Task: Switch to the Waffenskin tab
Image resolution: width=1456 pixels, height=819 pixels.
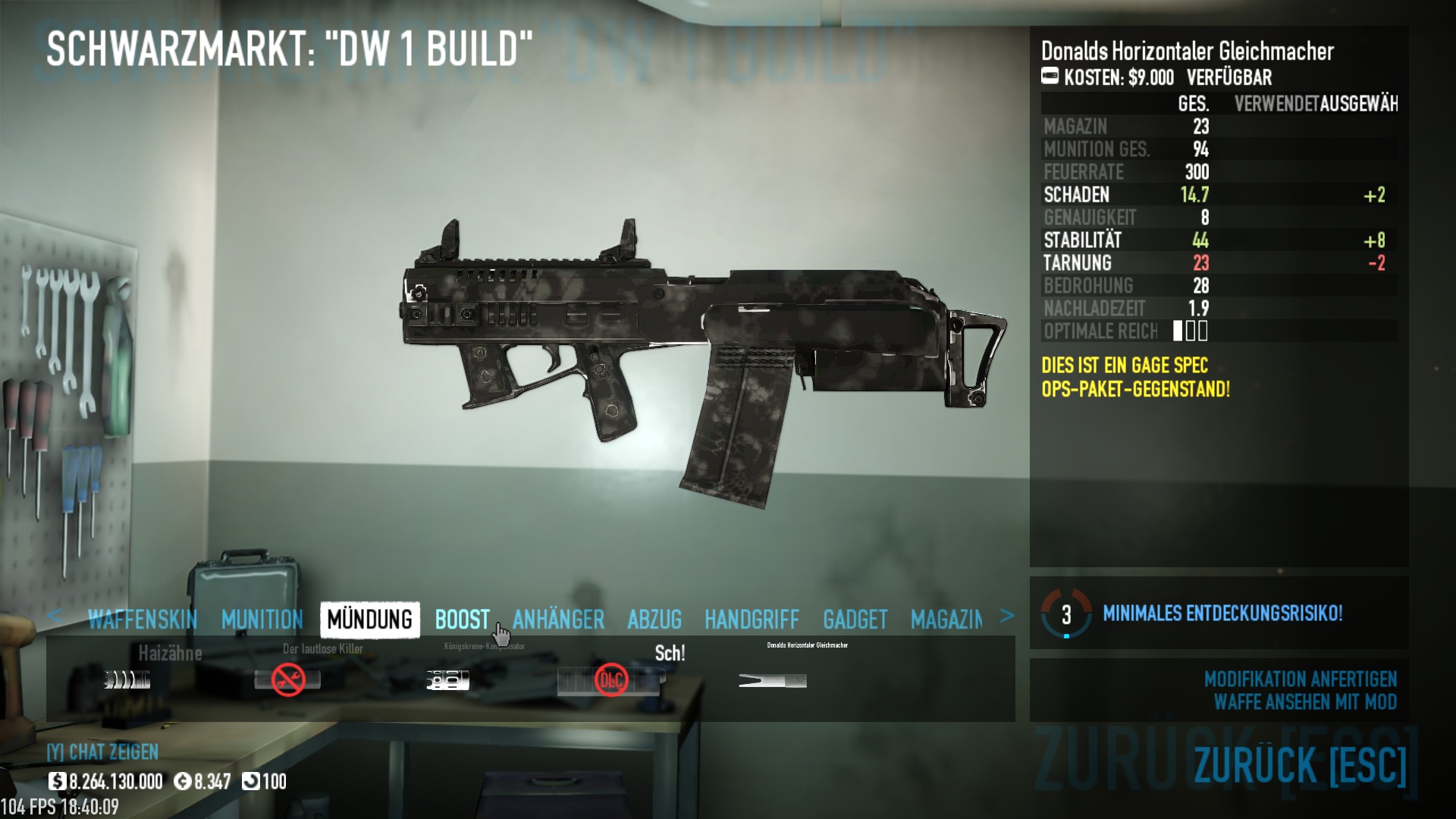Action: (x=142, y=620)
